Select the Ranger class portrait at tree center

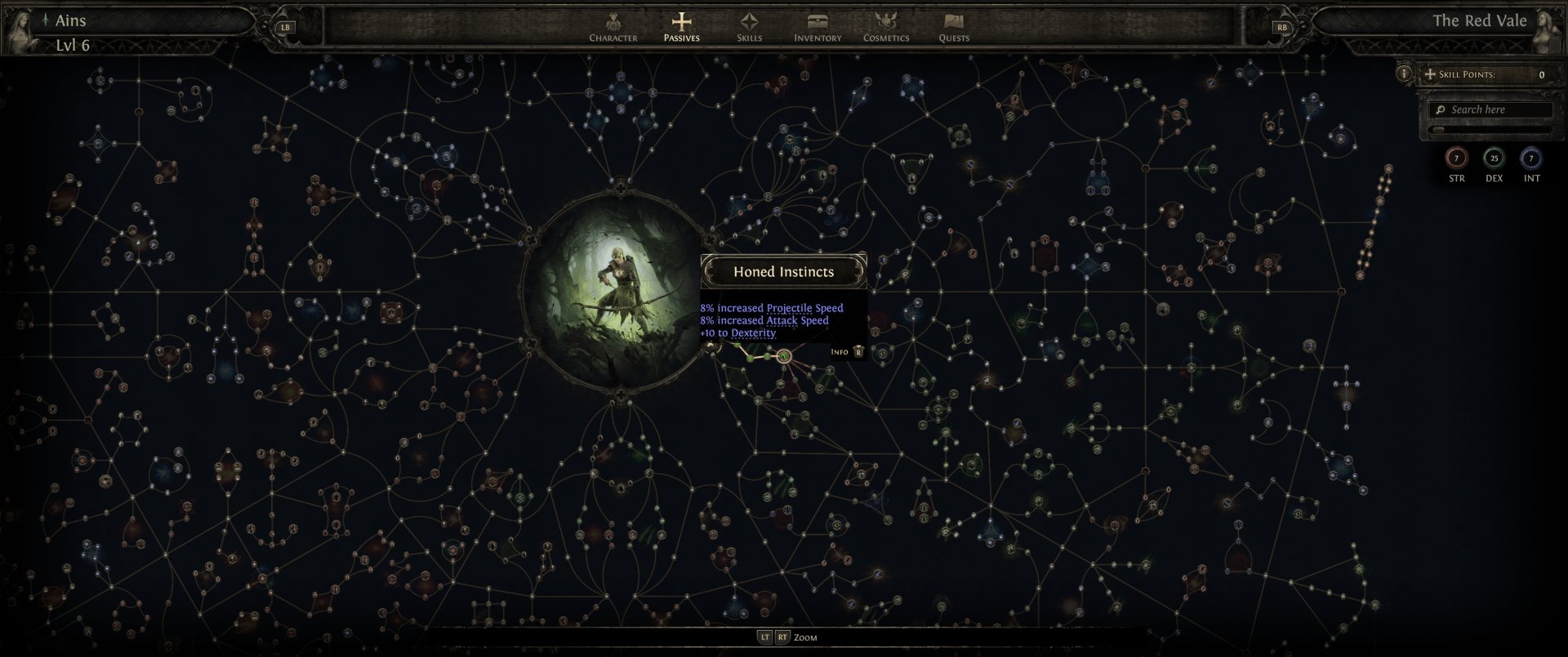click(619, 292)
